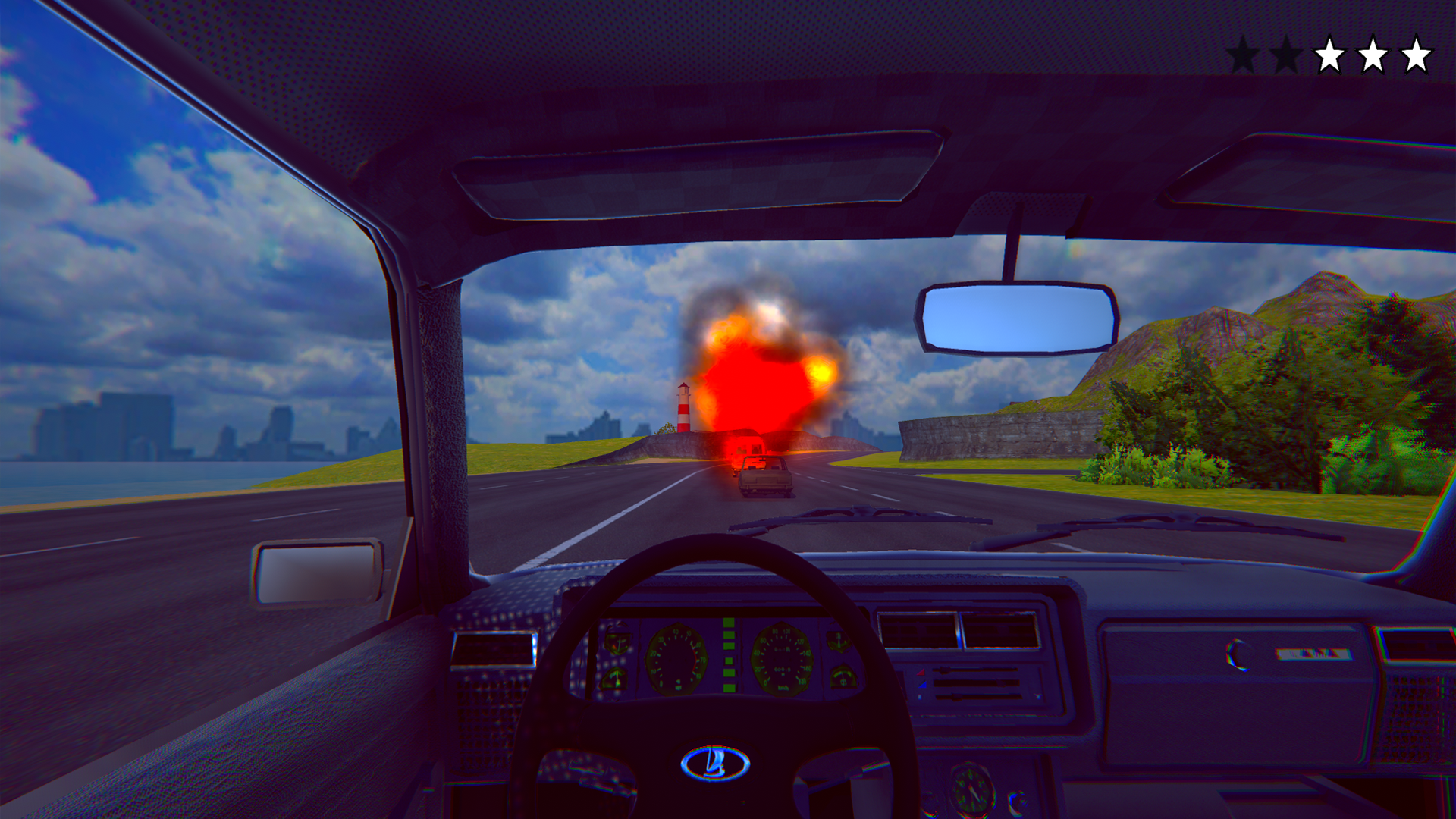Screen dimensions: 1456x819
Task: Click the red triangle indicator on the radio
Action: (x=921, y=673)
